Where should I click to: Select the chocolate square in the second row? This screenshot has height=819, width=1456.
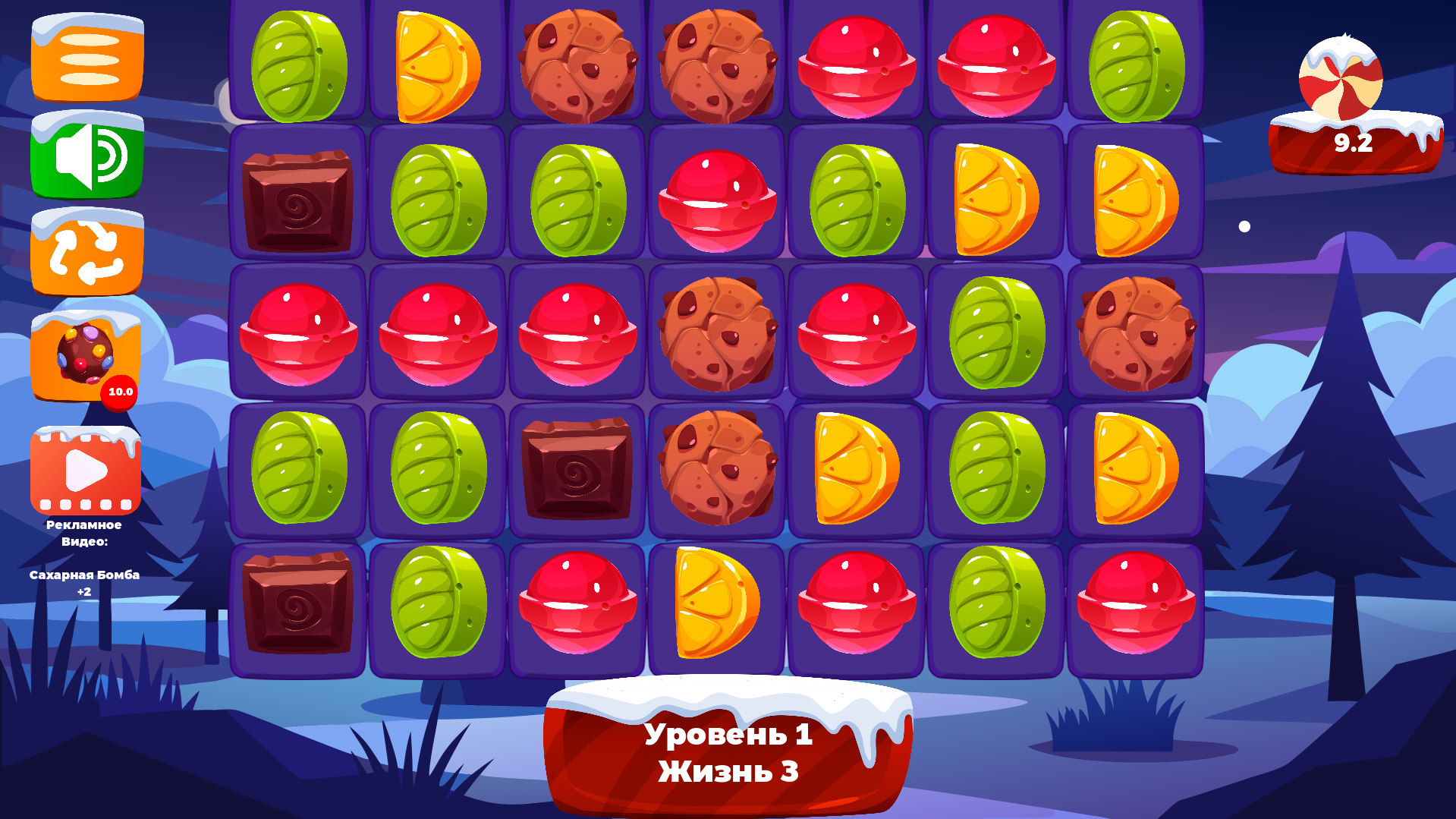(298, 201)
